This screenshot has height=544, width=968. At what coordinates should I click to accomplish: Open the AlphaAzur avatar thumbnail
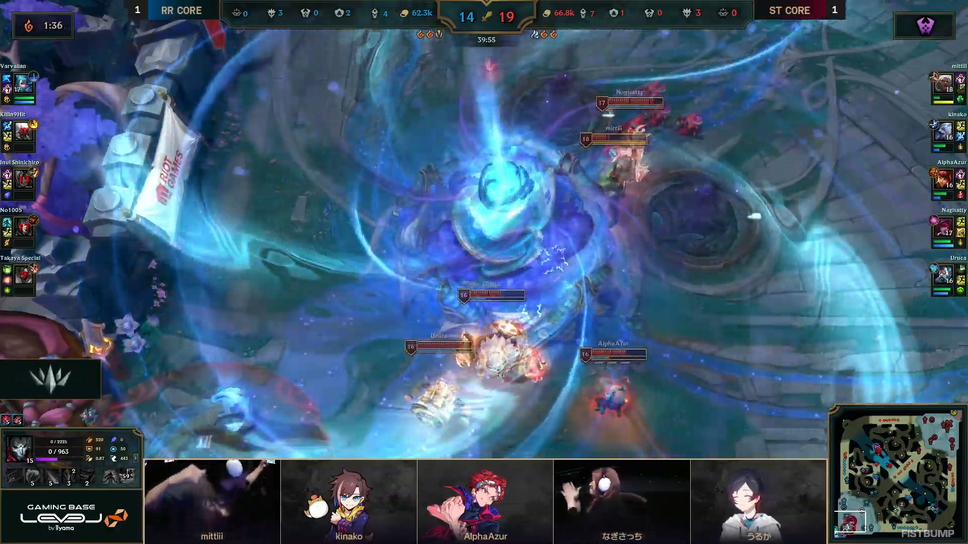(485, 501)
